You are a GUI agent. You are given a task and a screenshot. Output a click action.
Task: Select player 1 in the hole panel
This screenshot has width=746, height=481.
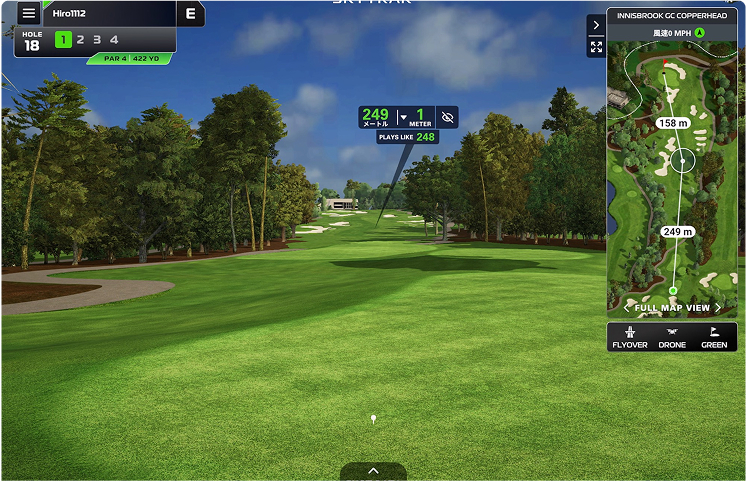click(63, 40)
